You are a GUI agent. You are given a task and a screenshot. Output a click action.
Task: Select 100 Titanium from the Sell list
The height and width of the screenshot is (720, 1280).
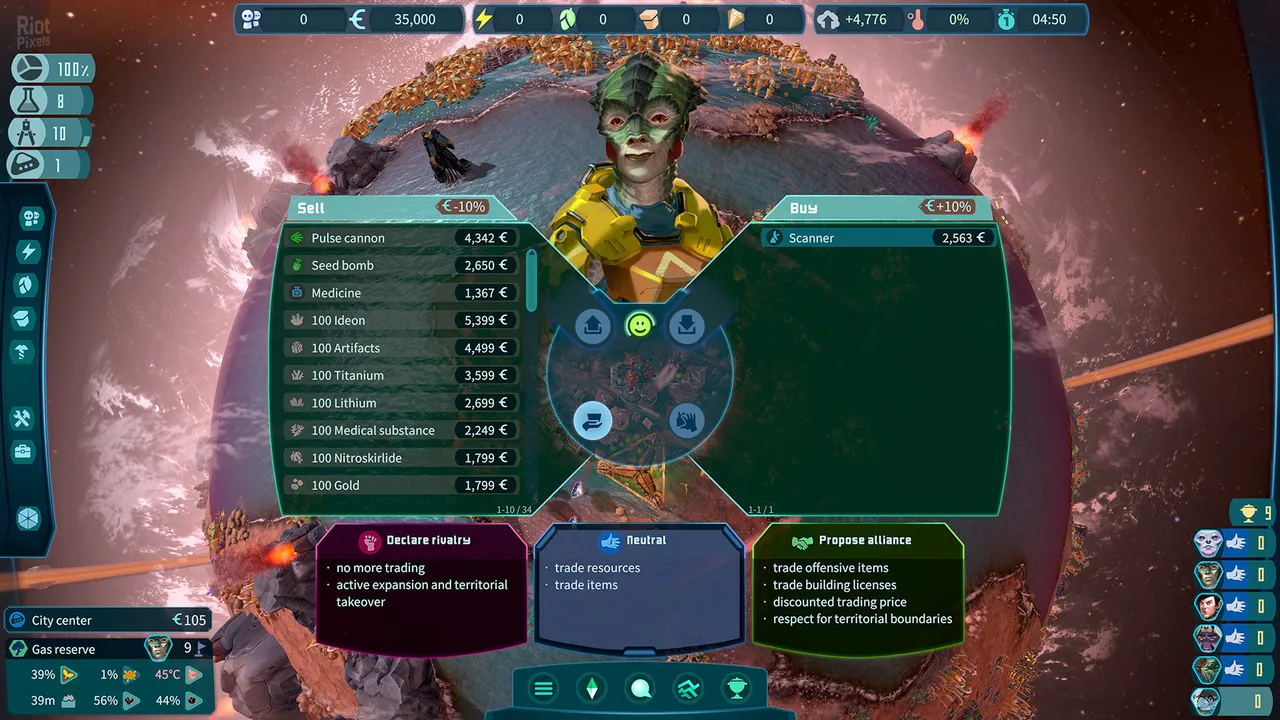[x=400, y=375]
